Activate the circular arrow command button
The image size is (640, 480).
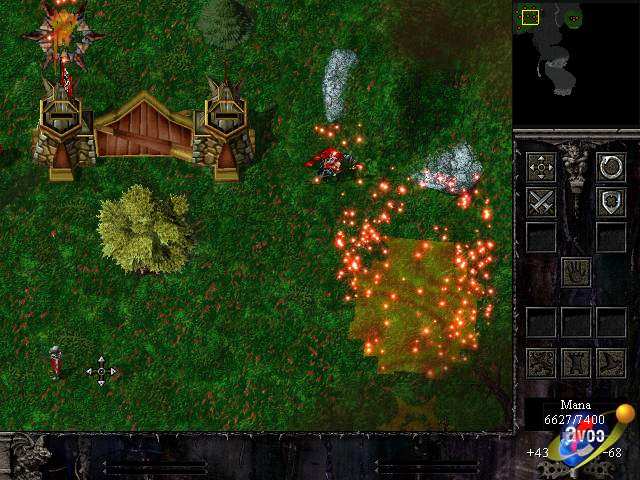point(610,166)
